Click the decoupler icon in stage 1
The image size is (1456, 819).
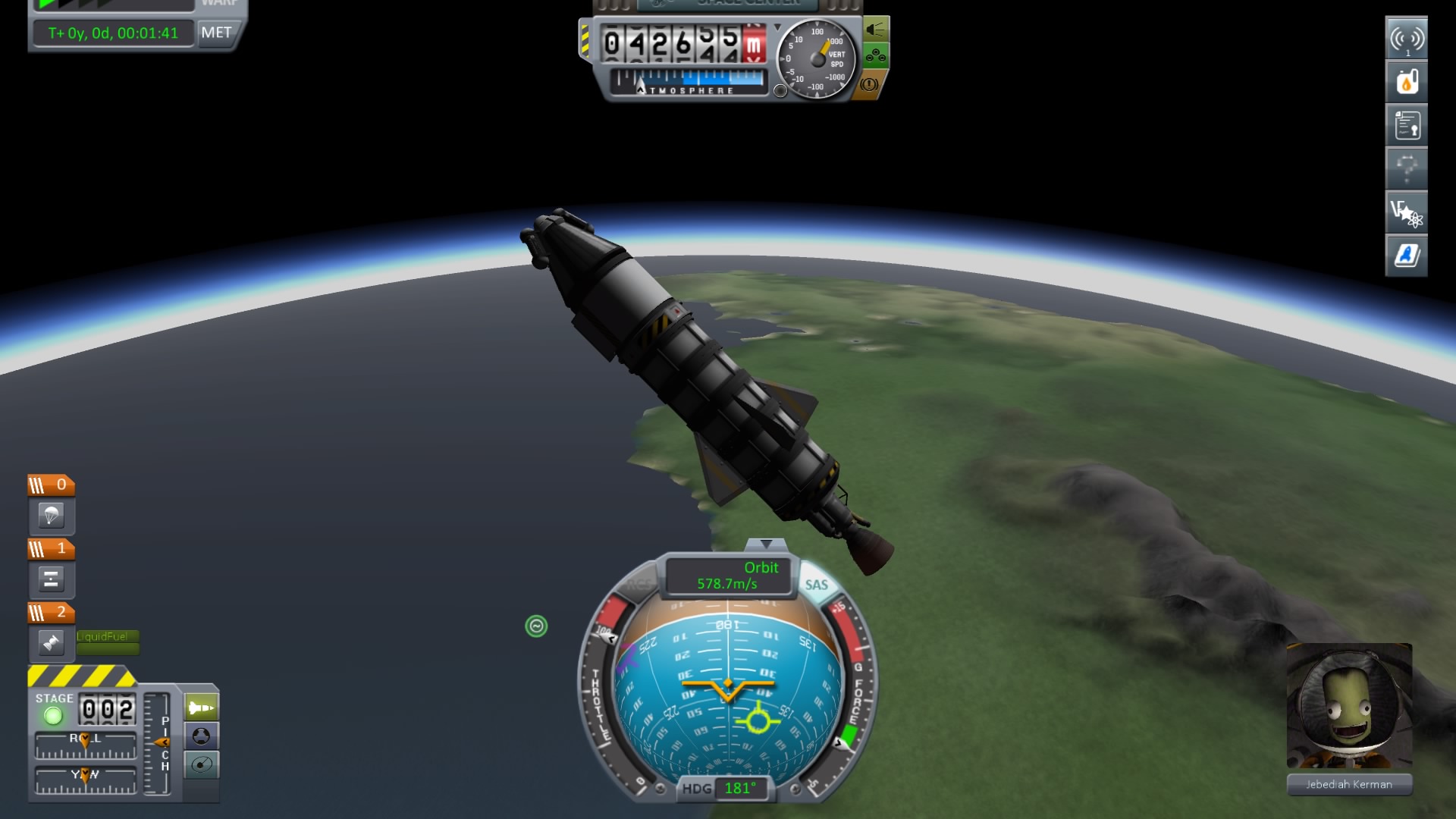(x=51, y=580)
